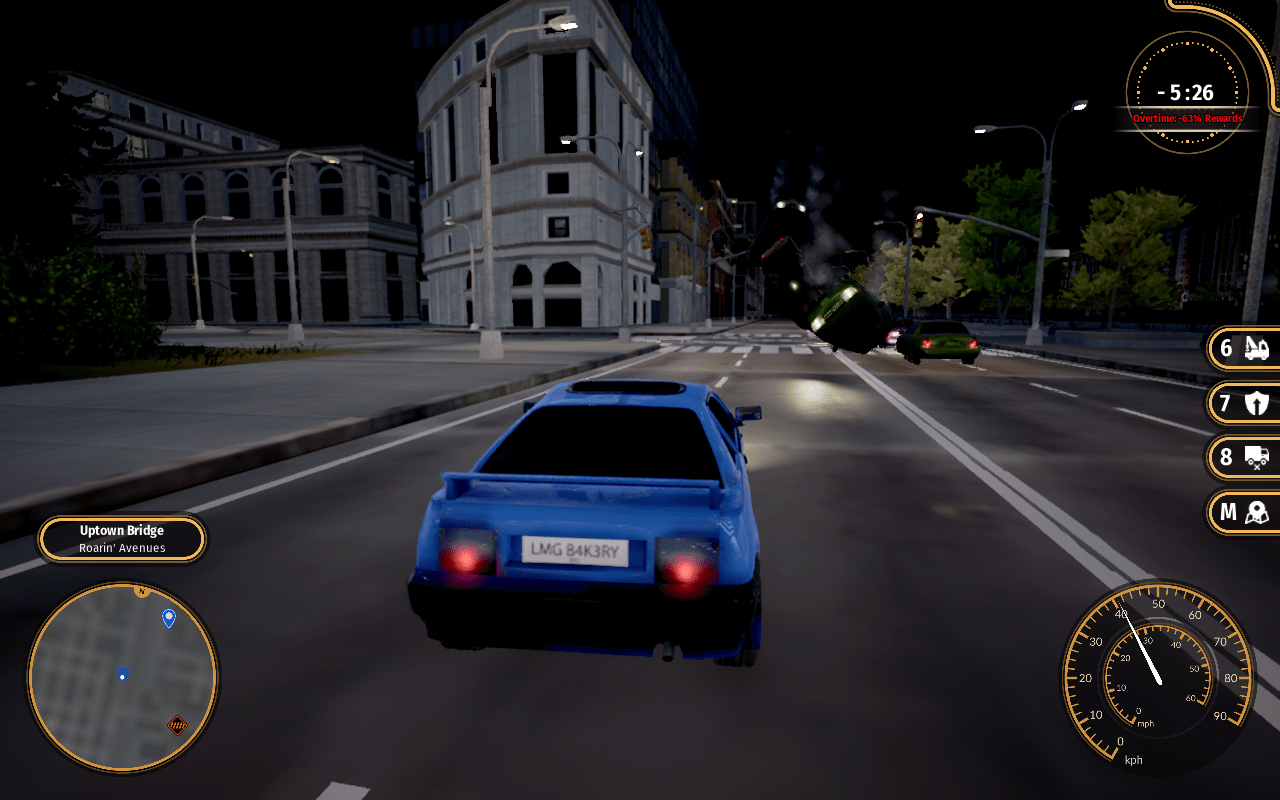Activate the shield with arrow button
Viewport: 1280px width, 800px height.
coord(1244,404)
